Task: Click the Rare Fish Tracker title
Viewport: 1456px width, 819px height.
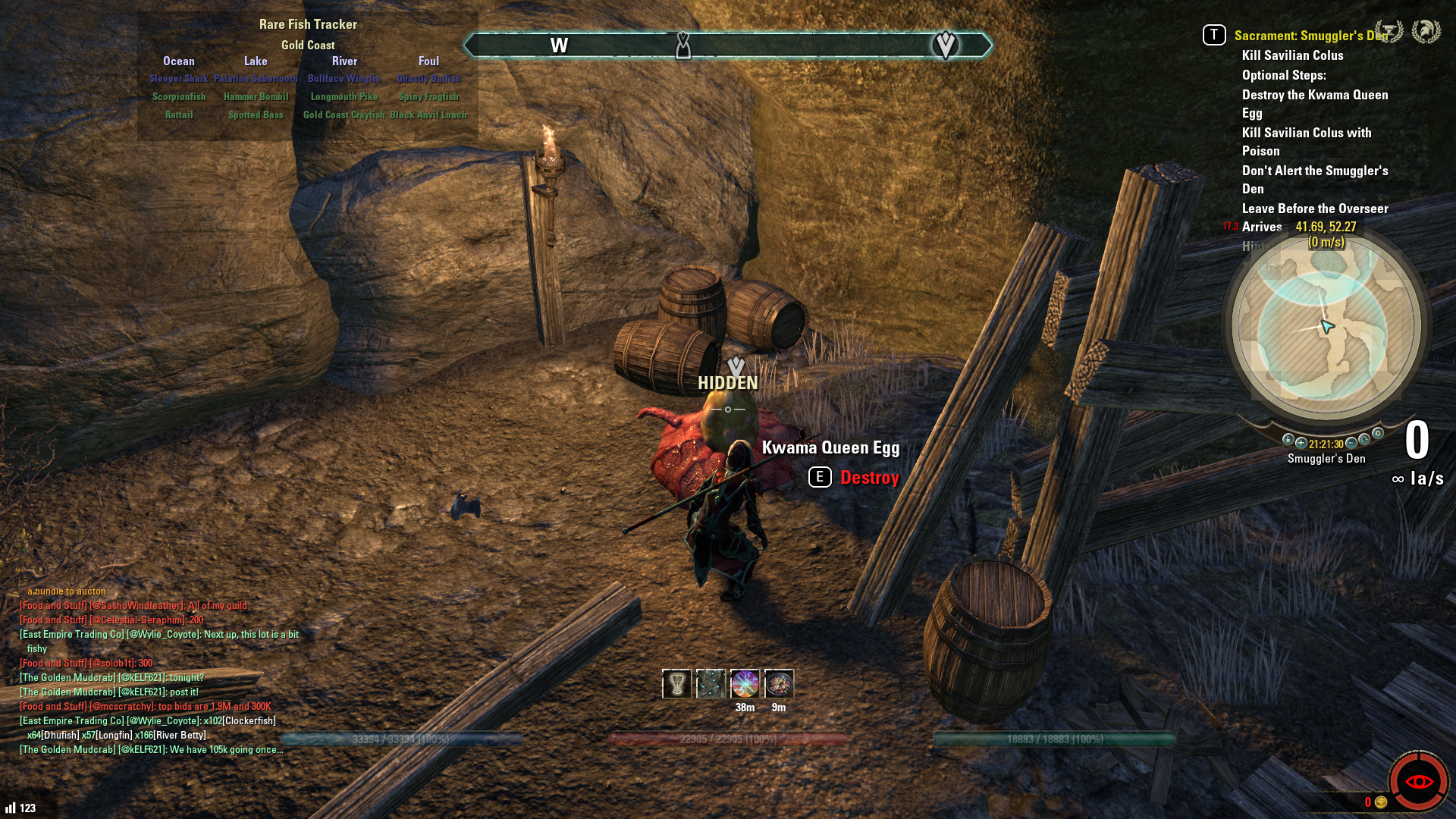Action: click(308, 24)
